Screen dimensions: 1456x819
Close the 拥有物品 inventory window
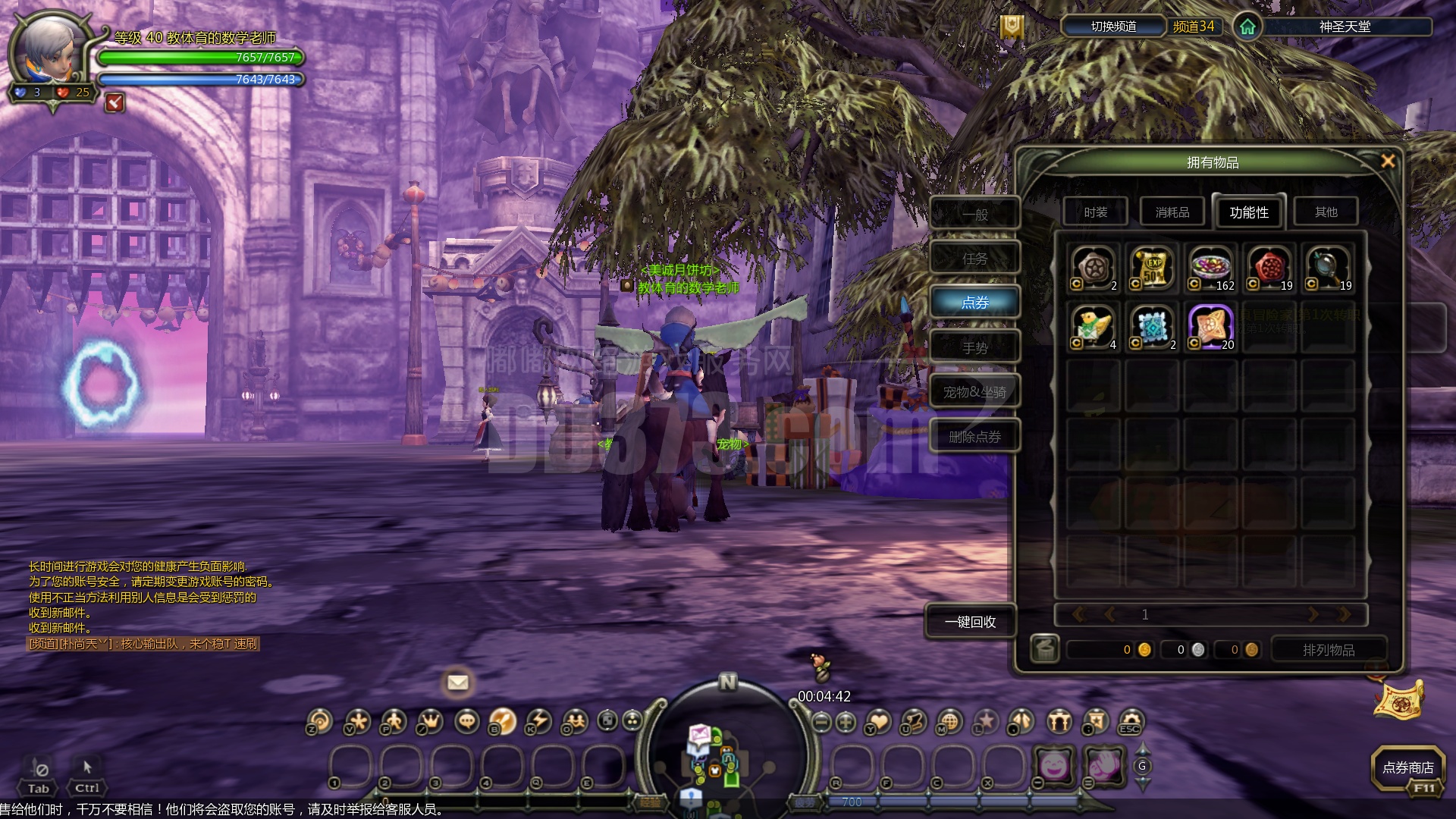(x=1388, y=161)
